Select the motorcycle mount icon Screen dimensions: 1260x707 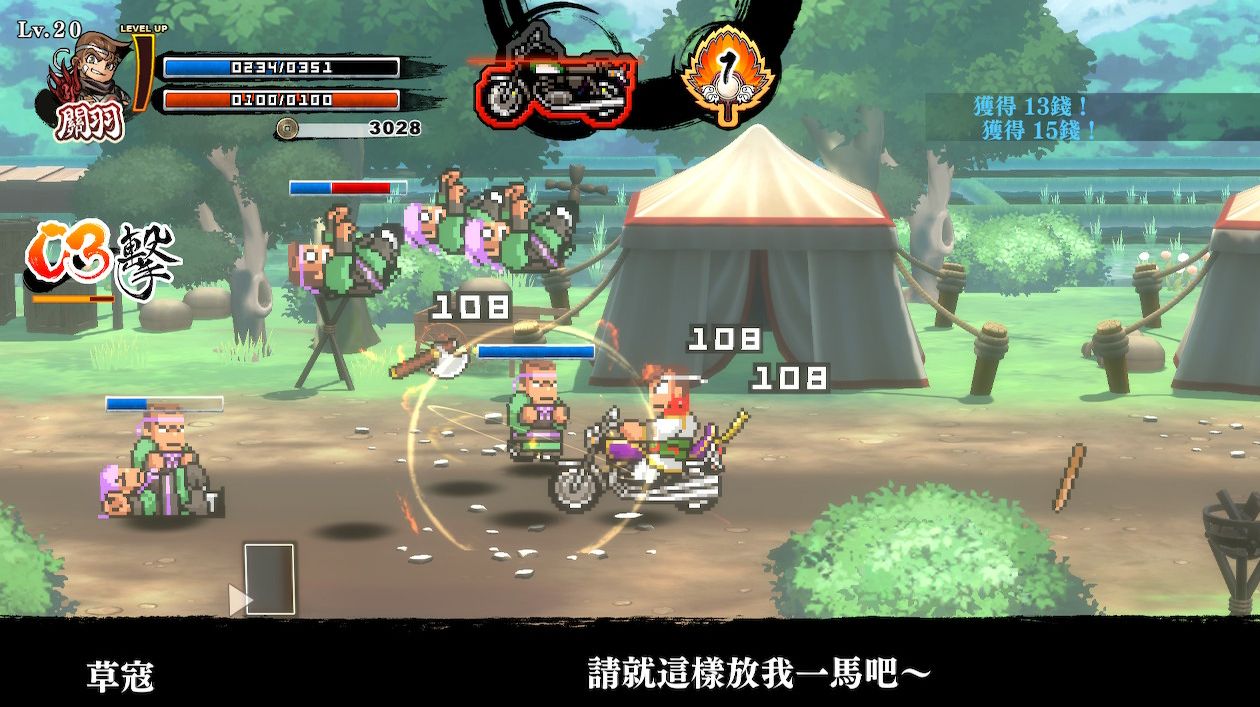pyautogui.click(x=555, y=86)
